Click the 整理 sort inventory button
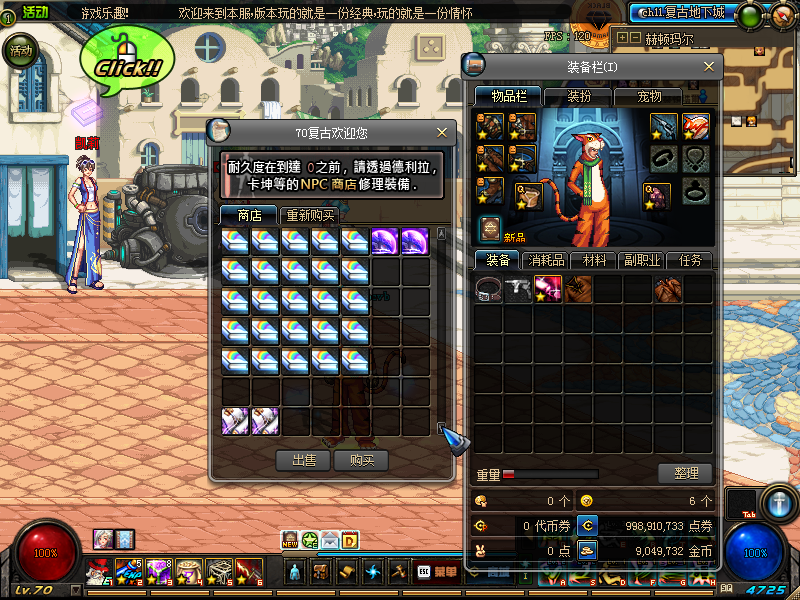Viewport: 800px width, 600px height. tap(685, 473)
